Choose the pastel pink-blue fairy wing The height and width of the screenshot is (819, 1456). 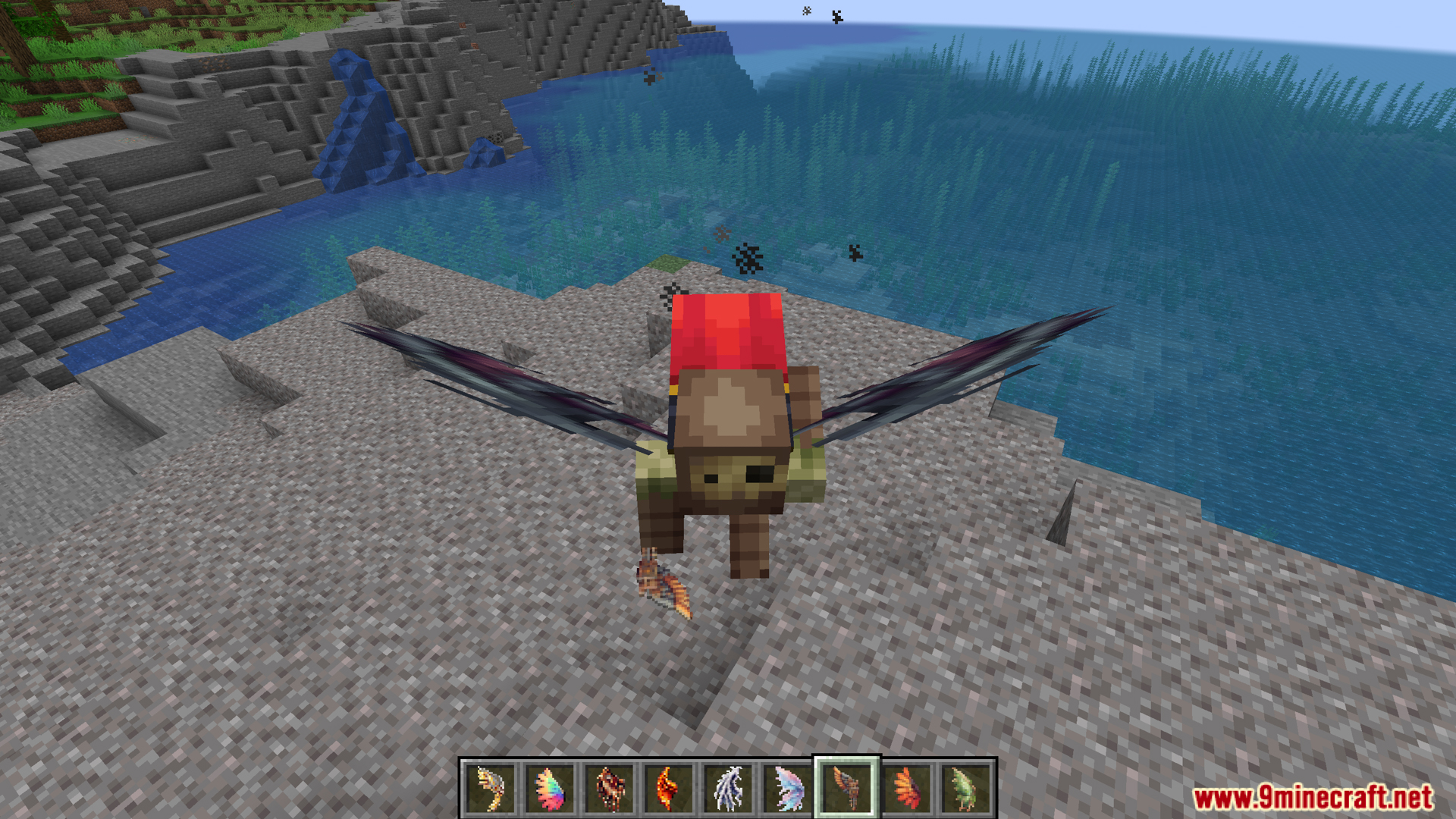787,788
